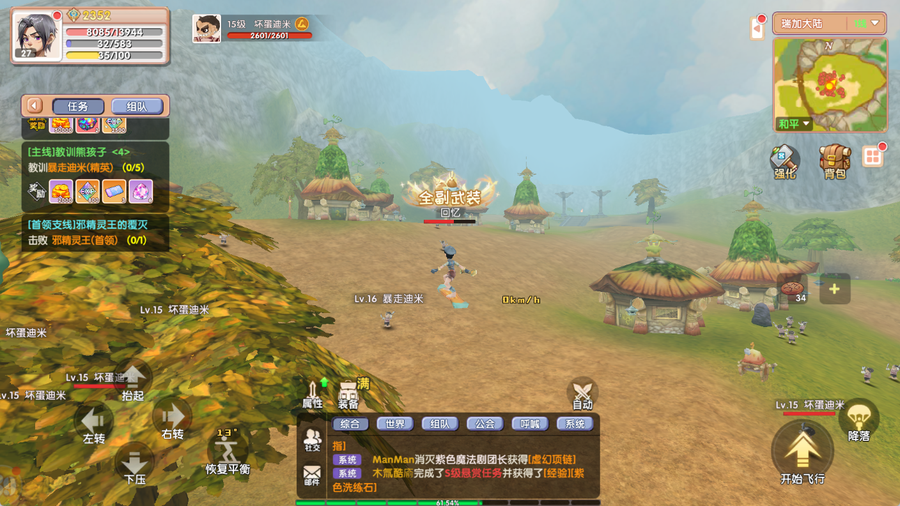Open the 背包 backpack
Viewport: 900px width, 506px height.
(x=834, y=160)
